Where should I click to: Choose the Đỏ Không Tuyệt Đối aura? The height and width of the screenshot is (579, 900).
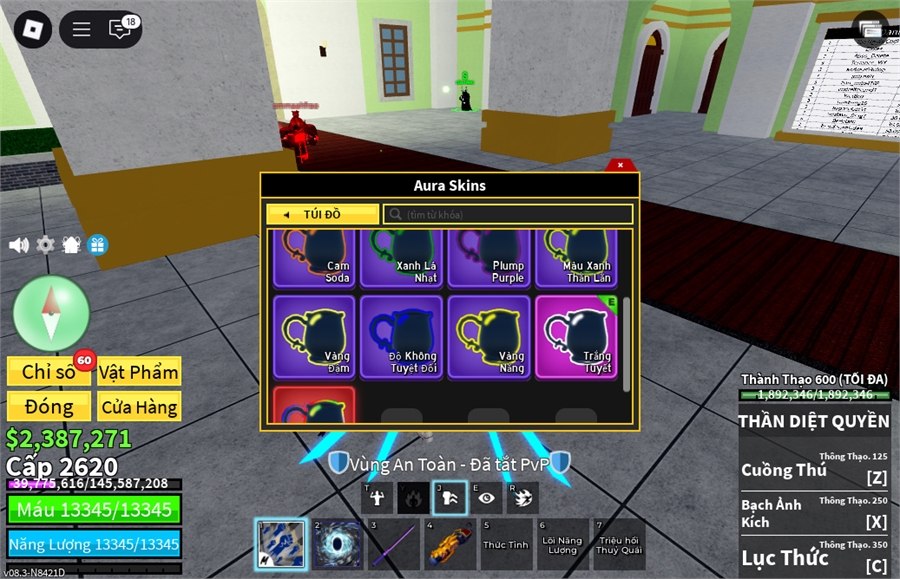(401, 335)
